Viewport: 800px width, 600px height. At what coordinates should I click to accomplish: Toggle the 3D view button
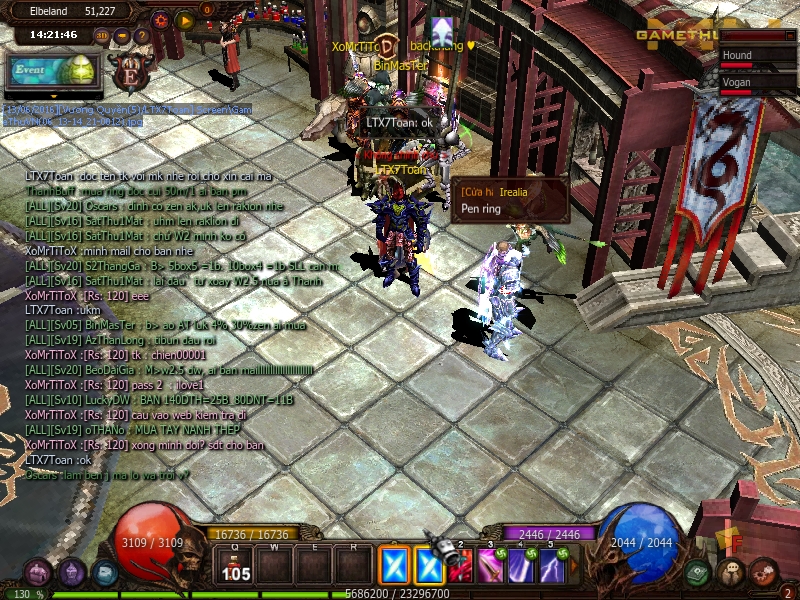[x=102, y=36]
